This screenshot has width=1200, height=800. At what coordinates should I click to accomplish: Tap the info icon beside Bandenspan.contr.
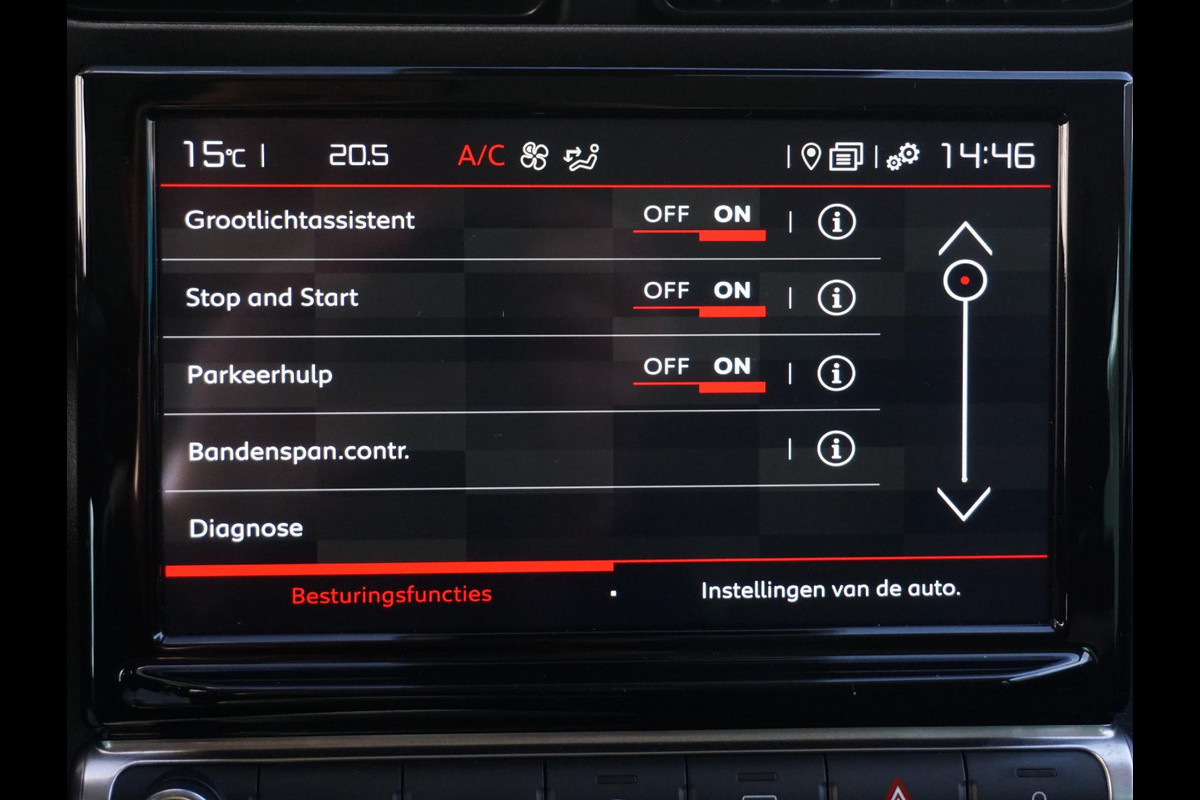(836, 450)
